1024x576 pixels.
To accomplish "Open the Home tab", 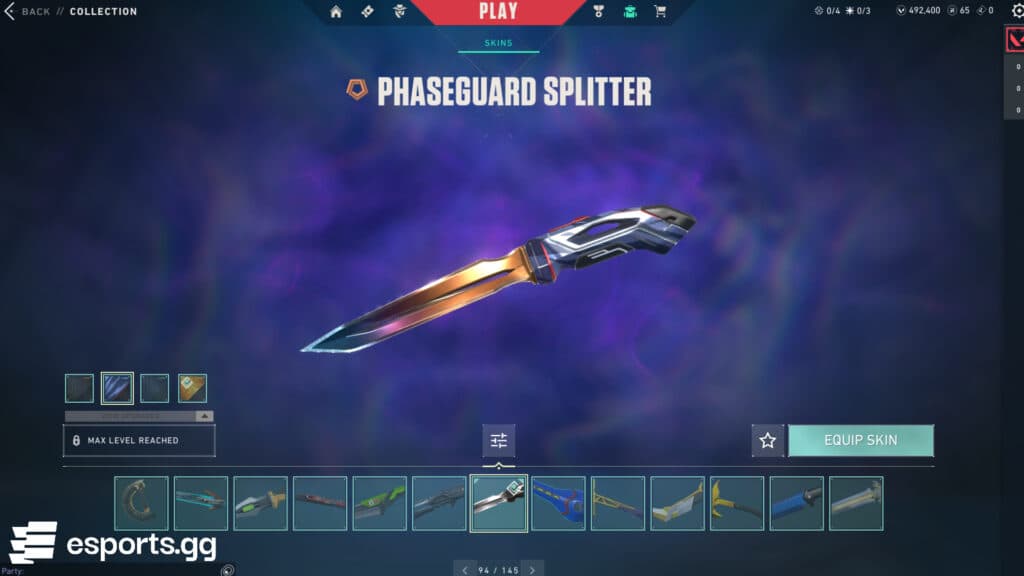I will coord(336,12).
